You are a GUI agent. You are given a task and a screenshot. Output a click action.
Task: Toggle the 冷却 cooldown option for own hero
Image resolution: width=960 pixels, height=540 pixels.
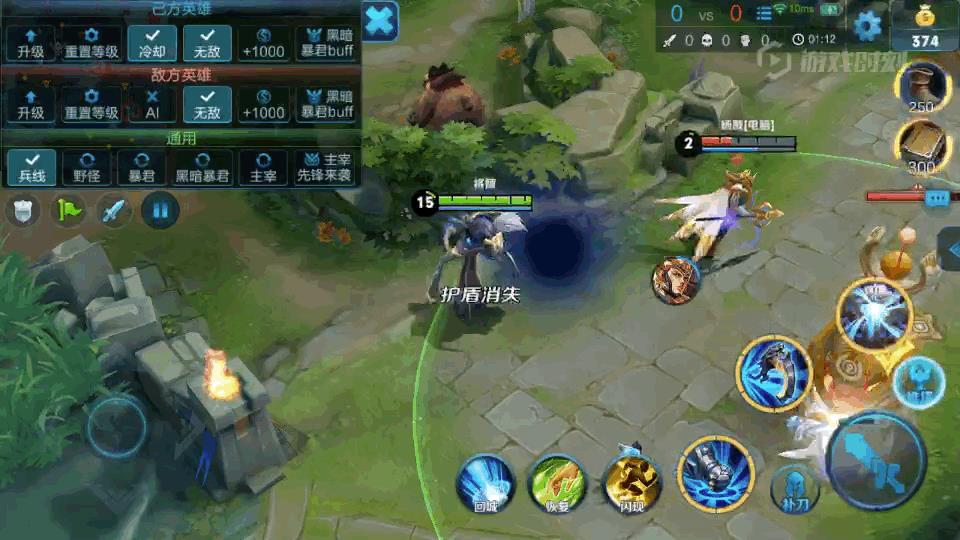[152, 44]
